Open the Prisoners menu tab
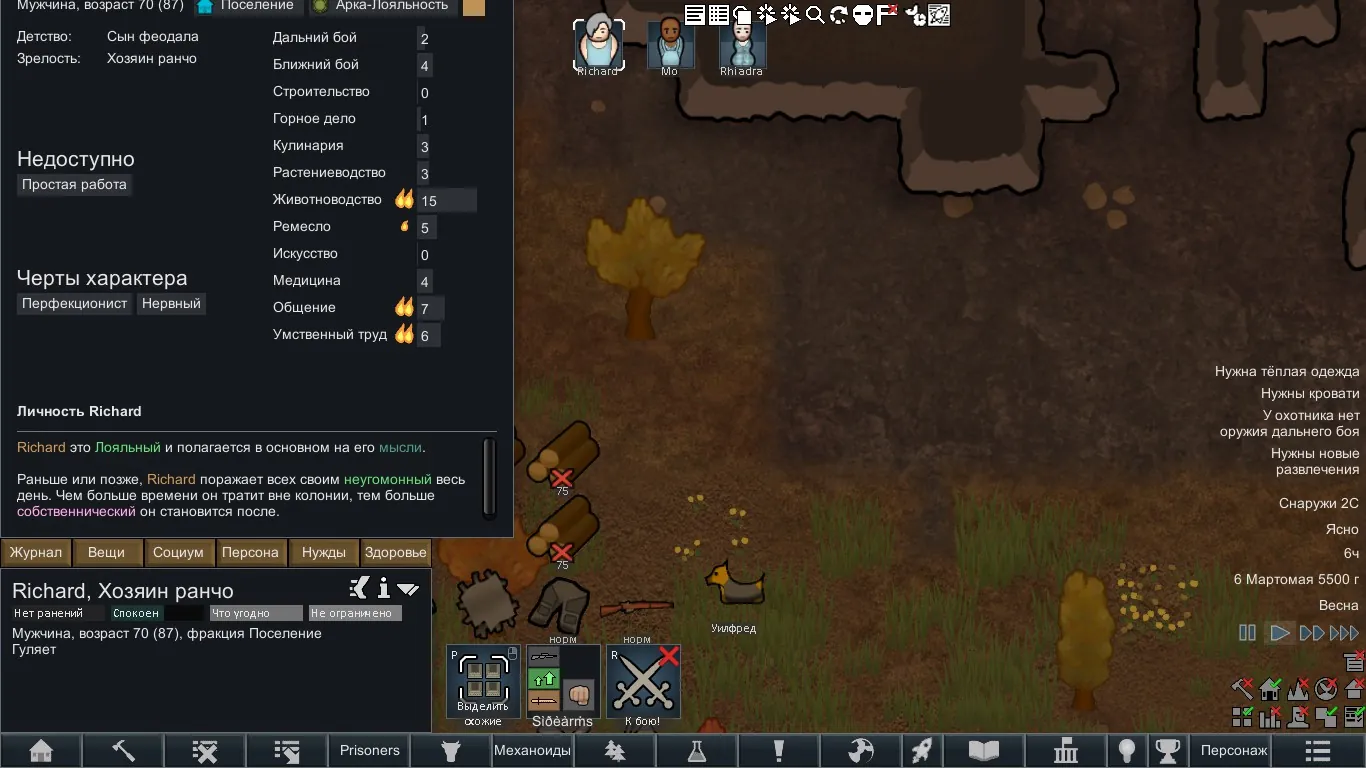The height and width of the screenshot is (768, 1366). pos(369,751)
